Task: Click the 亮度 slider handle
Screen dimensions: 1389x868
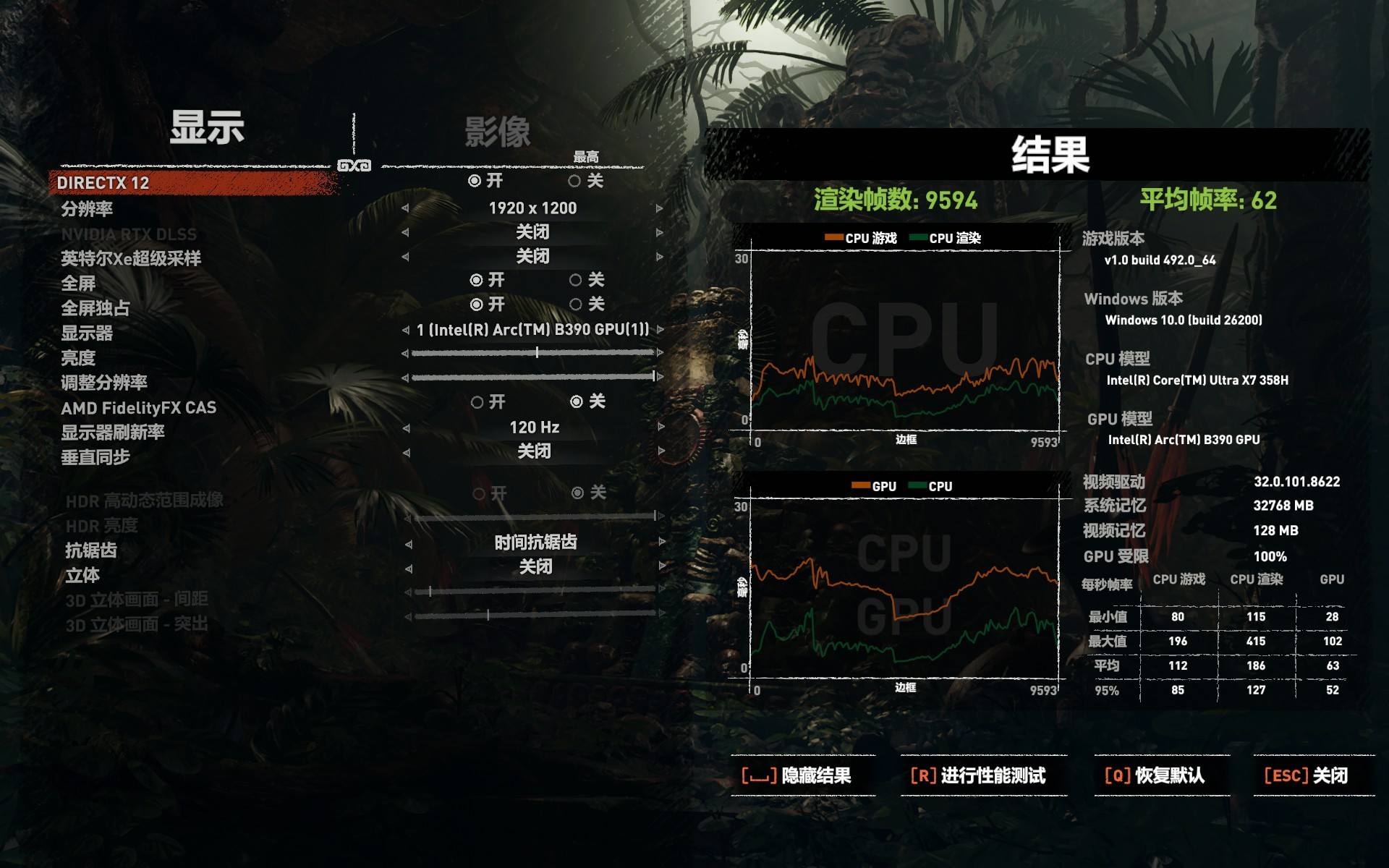Action: pyautogui.click(x=537, y=353)
